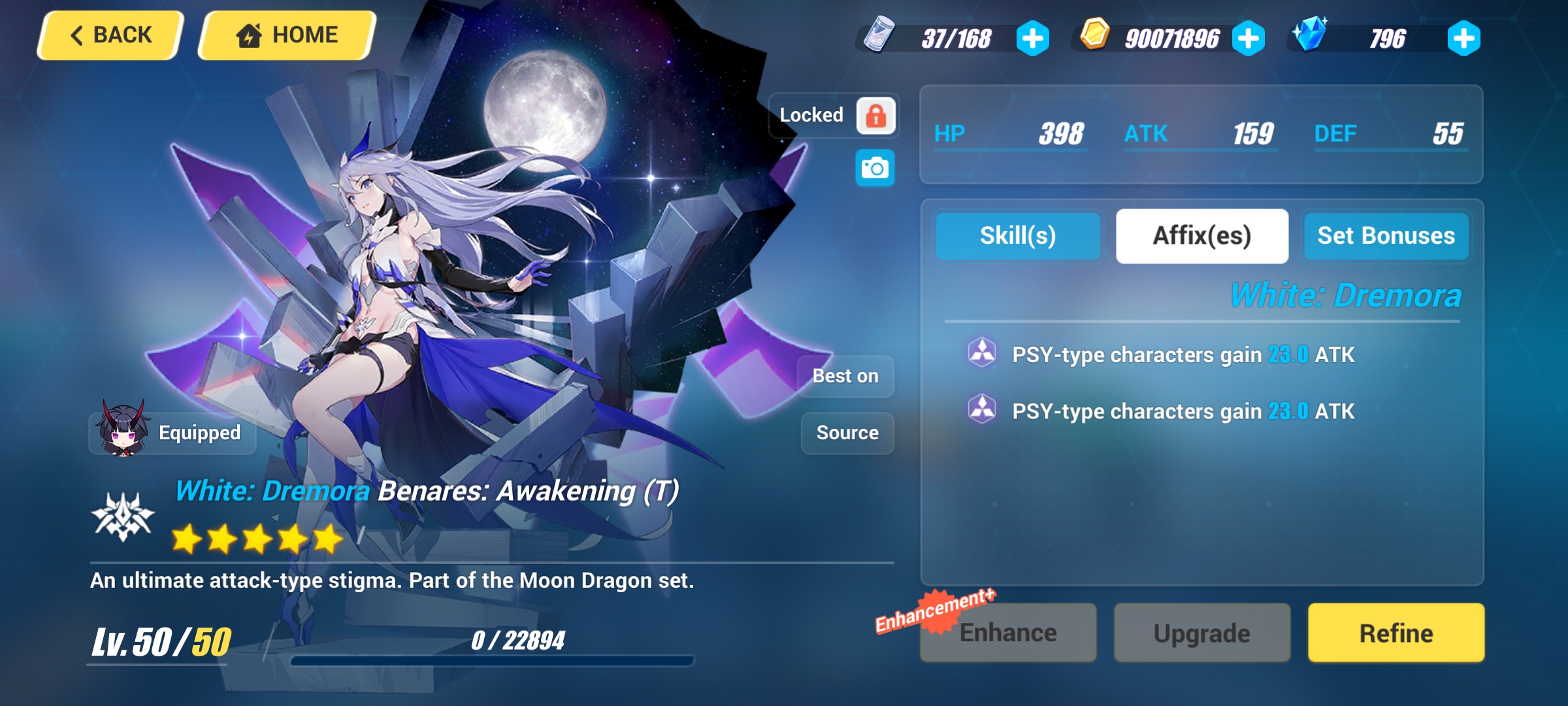Expand the Best on panel
The width and height of the screenshot is (1568, 706).
[x=845, y=376]
